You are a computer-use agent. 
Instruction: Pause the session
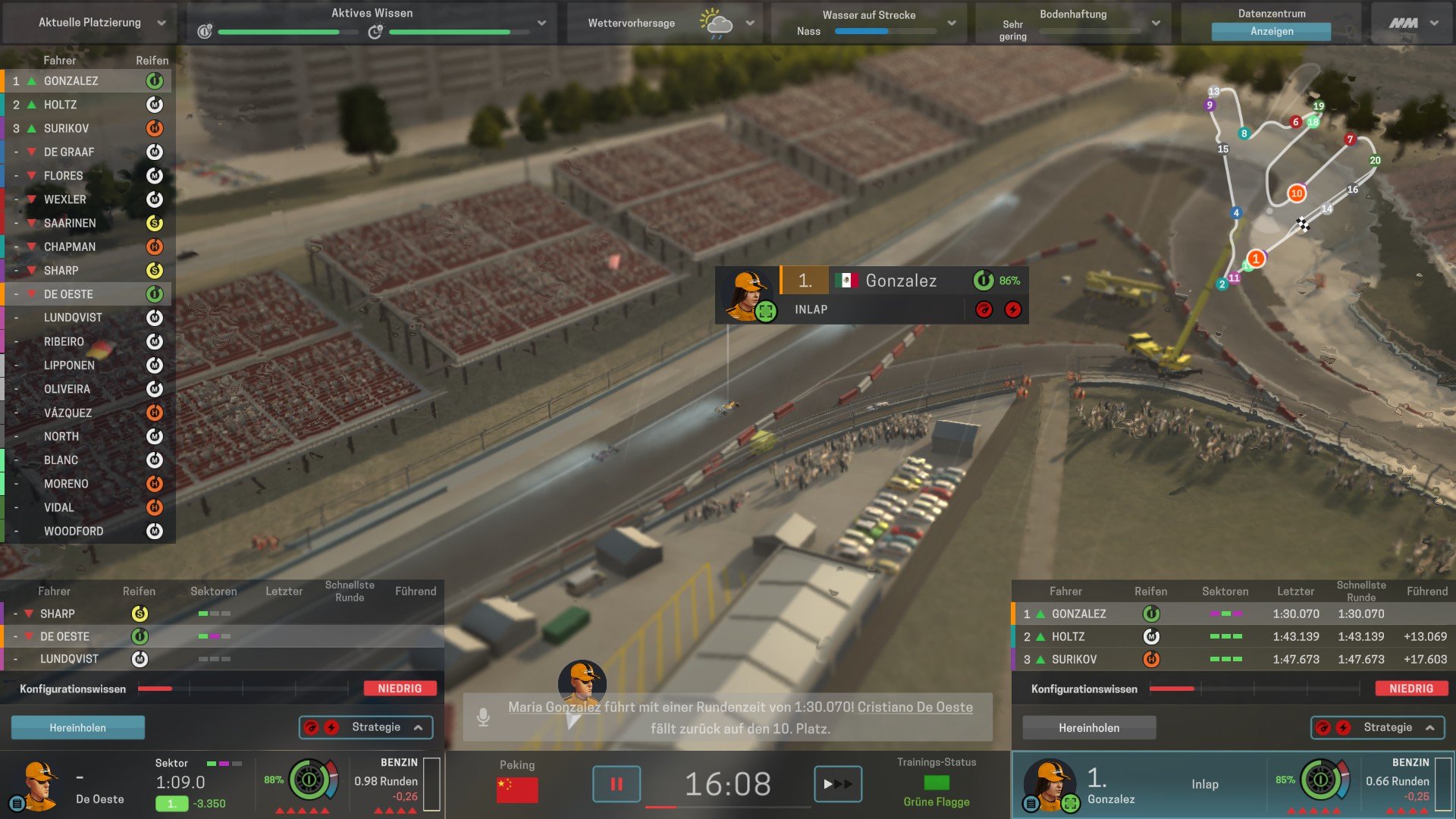click(616, 783)
